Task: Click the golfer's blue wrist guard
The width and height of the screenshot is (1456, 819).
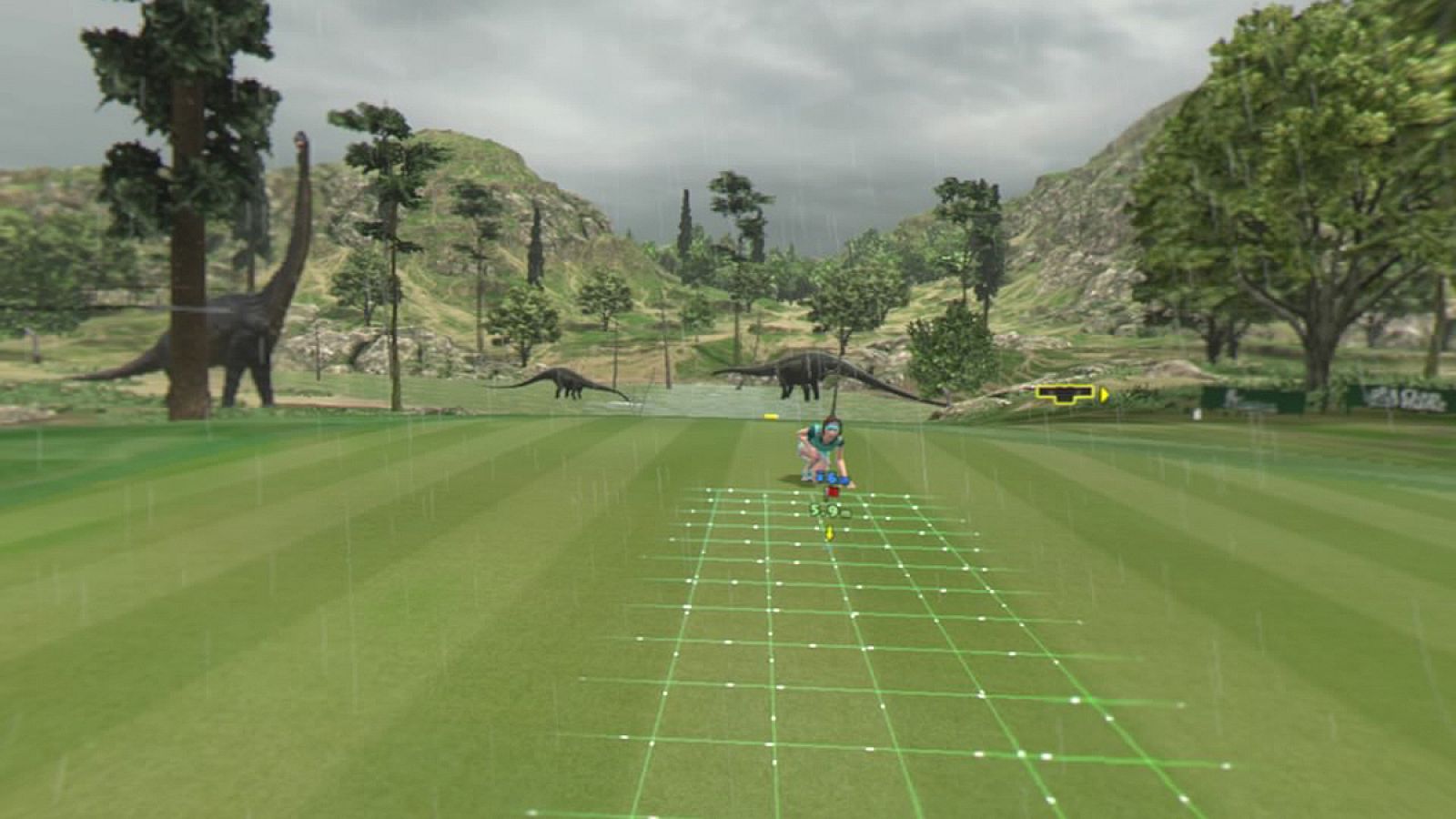Action: click(844, 480)
